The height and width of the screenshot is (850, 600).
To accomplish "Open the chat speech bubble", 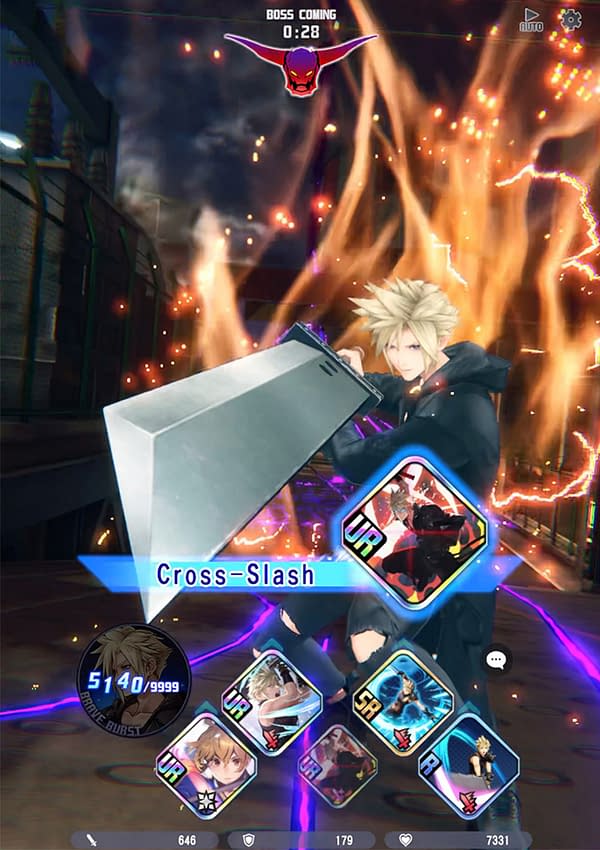I will pos(497,660).
